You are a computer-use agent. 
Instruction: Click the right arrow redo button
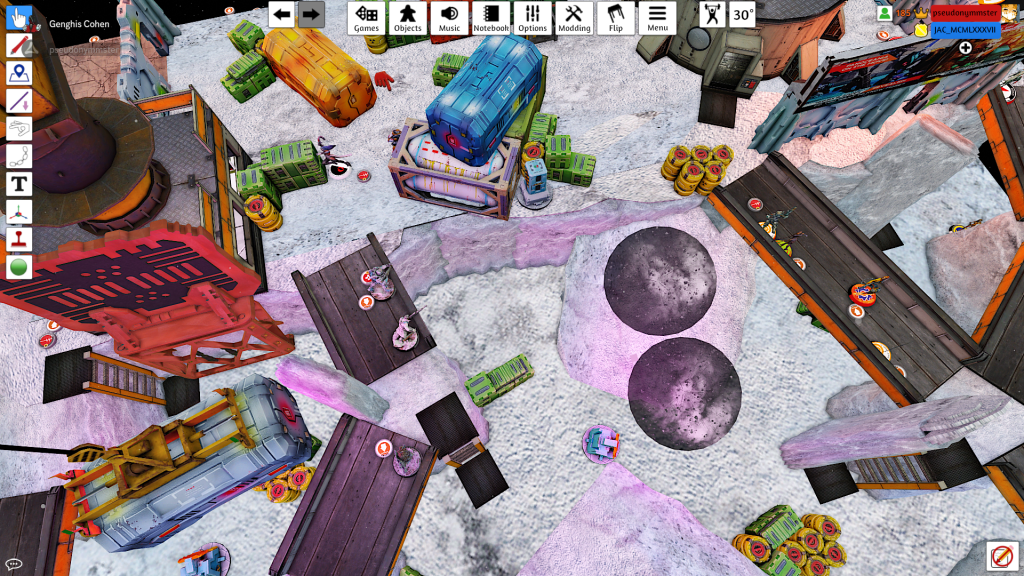pos(311,14)
